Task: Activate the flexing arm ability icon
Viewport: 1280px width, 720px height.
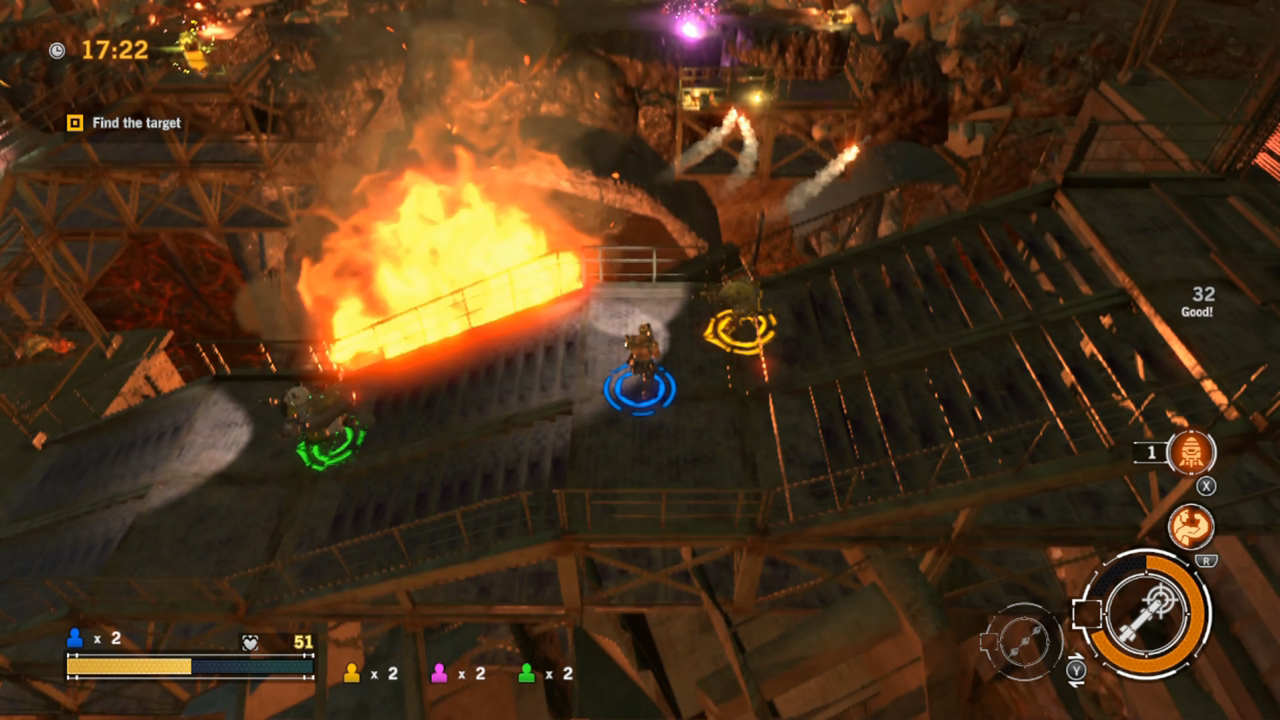Action: point(1191,527)
